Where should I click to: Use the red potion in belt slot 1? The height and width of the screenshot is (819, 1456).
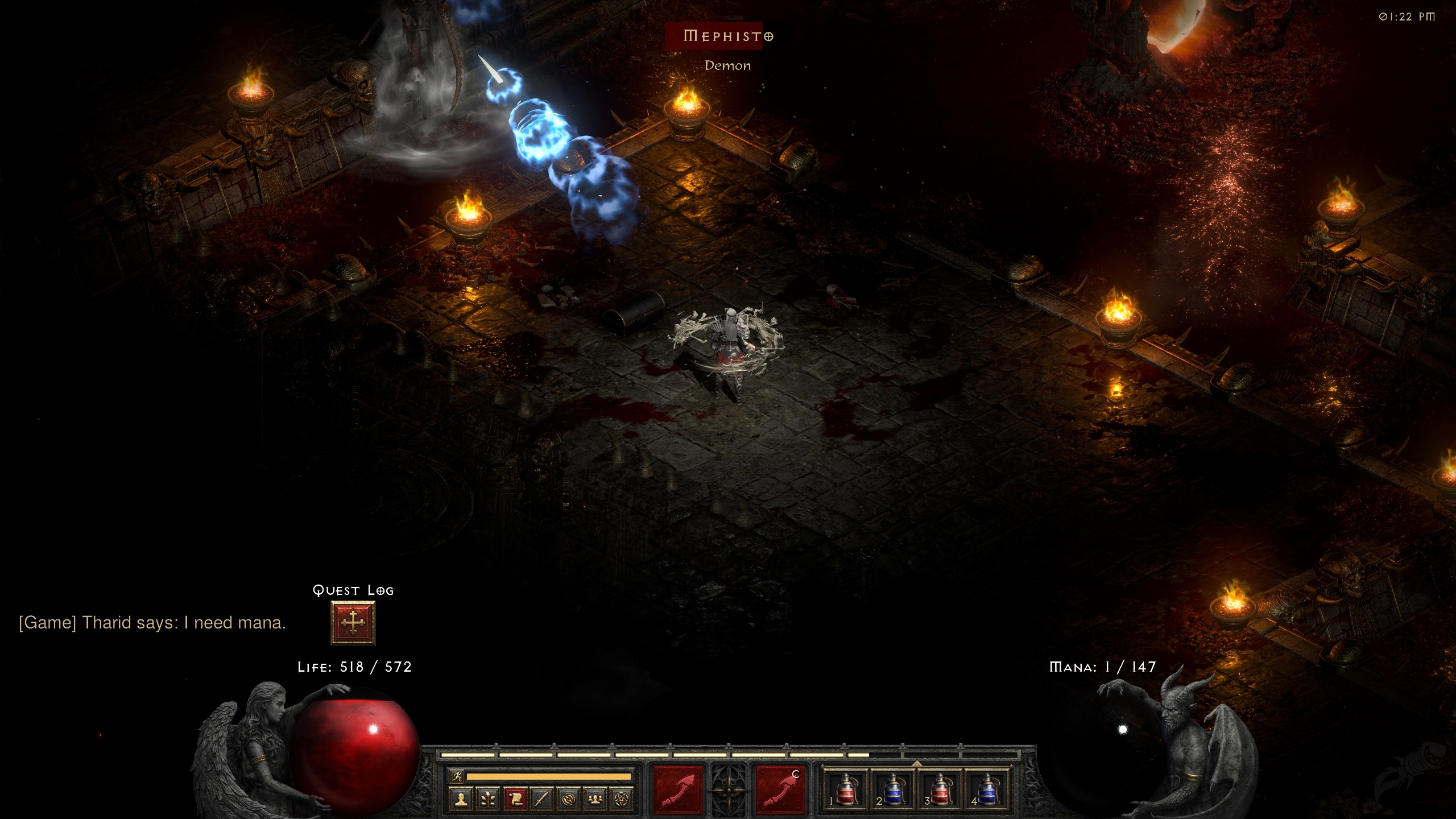846,790
